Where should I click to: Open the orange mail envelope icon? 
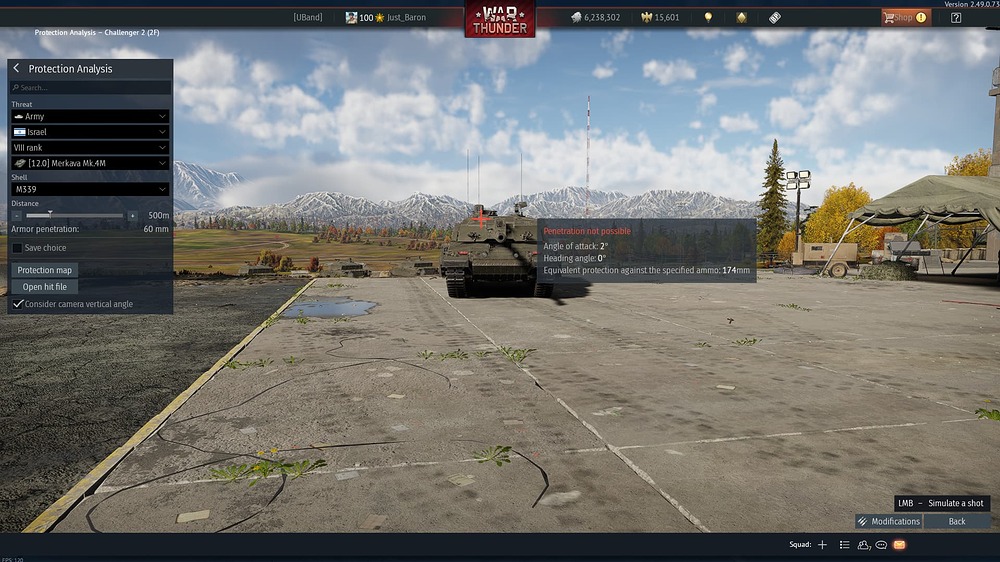pos(899,545)
